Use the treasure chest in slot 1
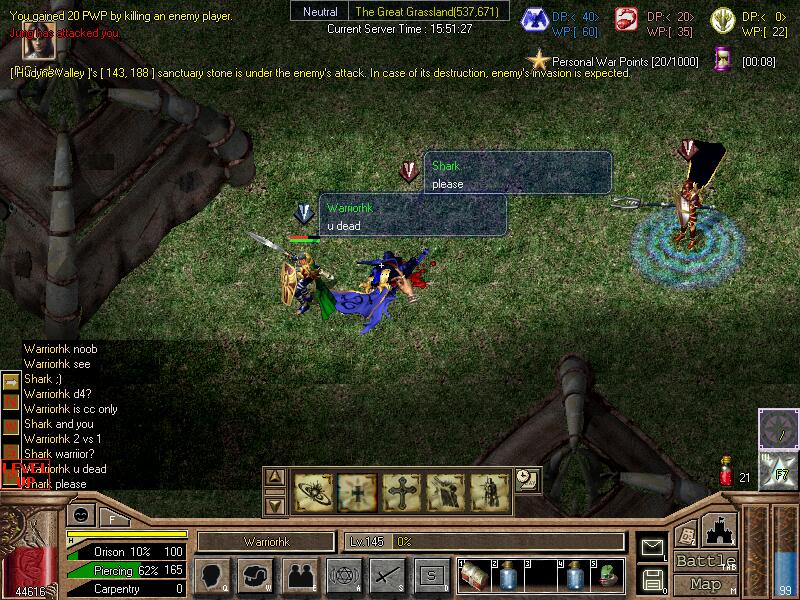The height and width of the screenshot is (600, 800). point(473,575)
